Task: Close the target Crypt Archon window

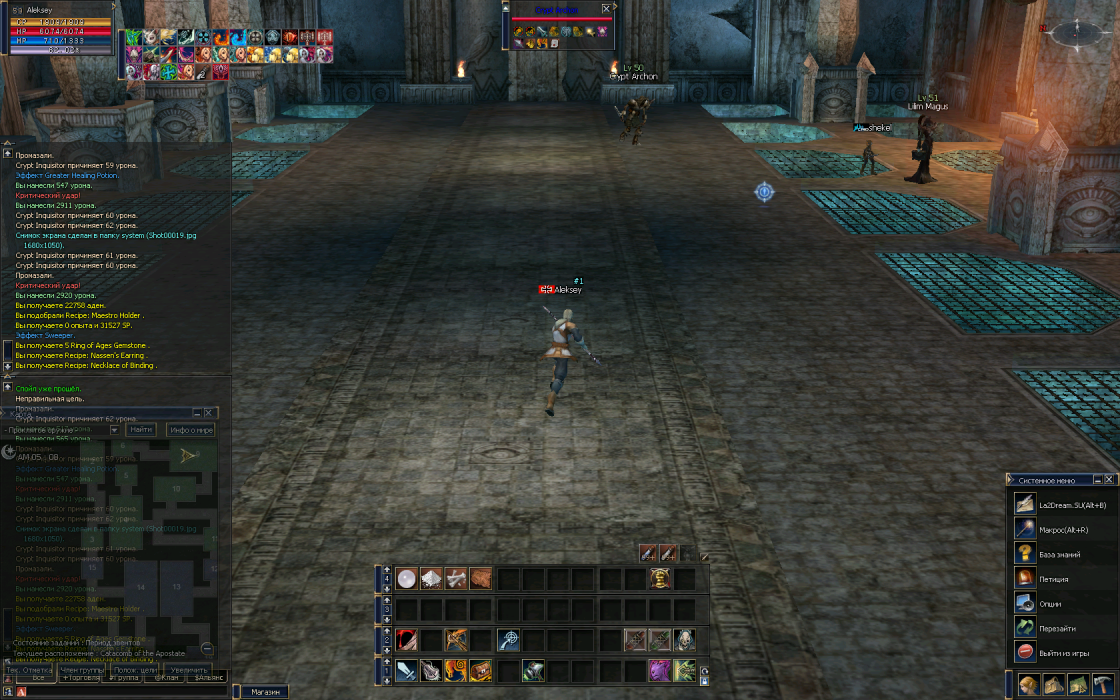Action: point(606,8)
